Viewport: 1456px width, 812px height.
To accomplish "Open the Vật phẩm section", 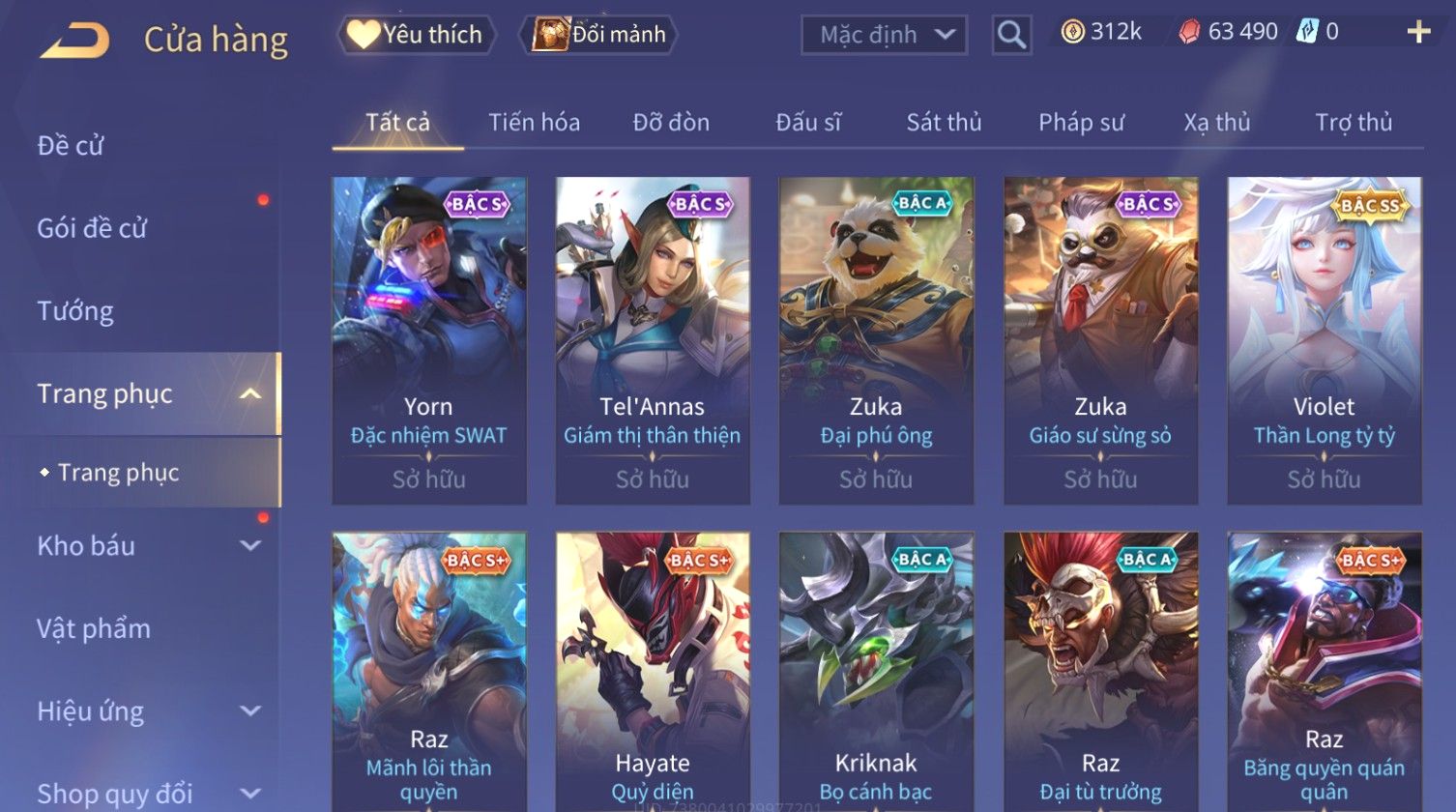I will tap(94, 629).
